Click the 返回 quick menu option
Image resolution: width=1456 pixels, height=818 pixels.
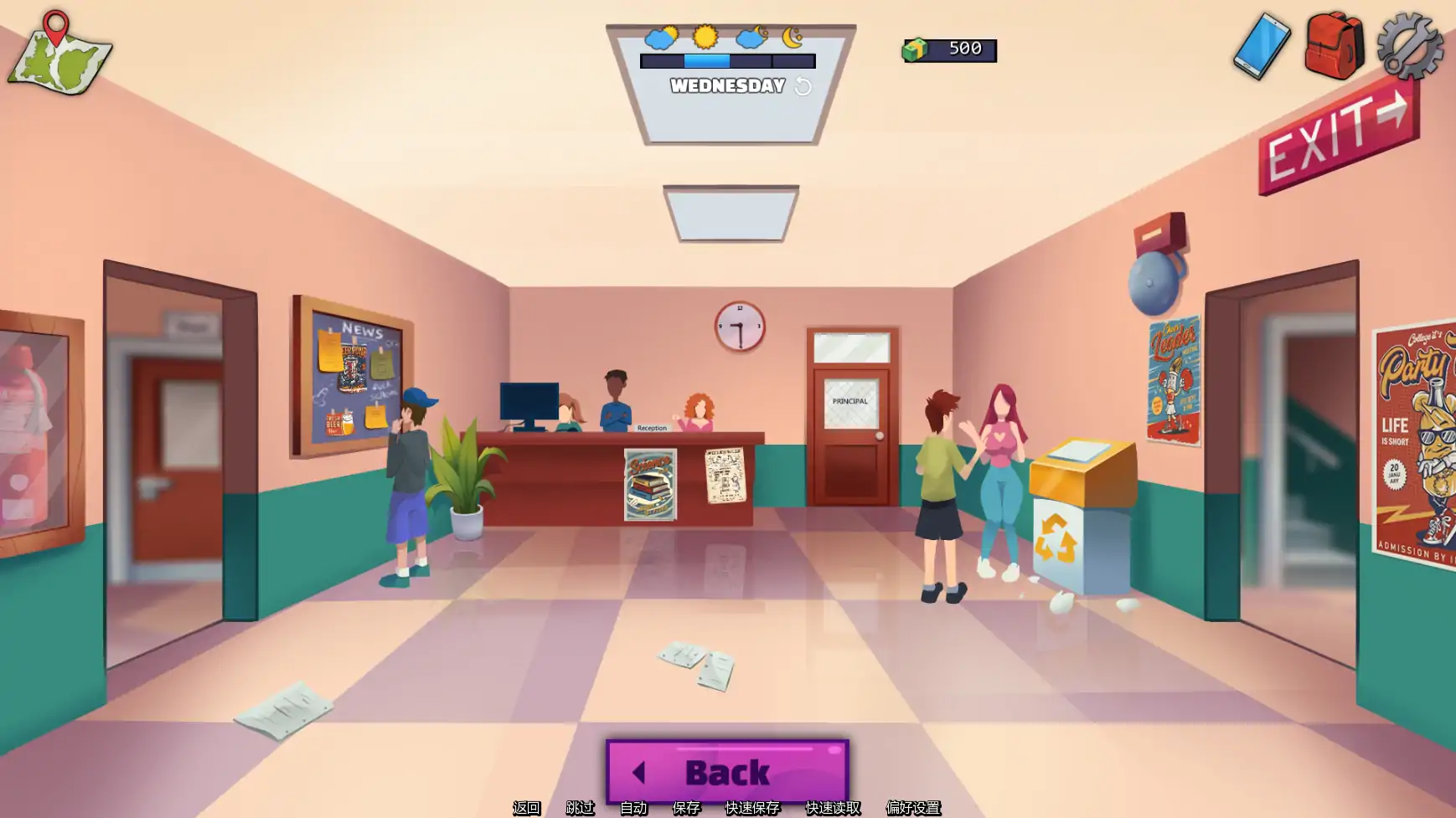click(x=526, y=807)
